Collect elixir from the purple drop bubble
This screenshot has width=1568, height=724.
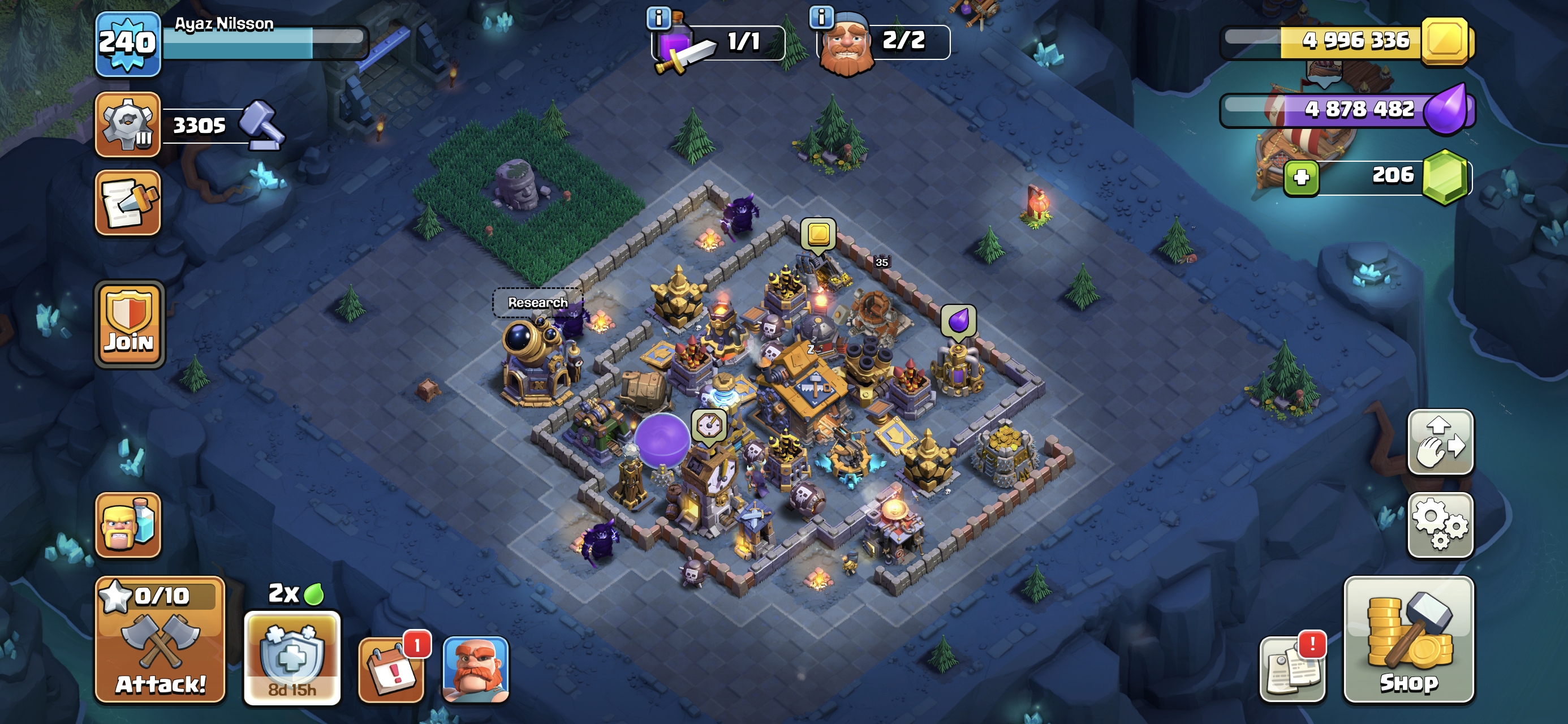(958, 320)
